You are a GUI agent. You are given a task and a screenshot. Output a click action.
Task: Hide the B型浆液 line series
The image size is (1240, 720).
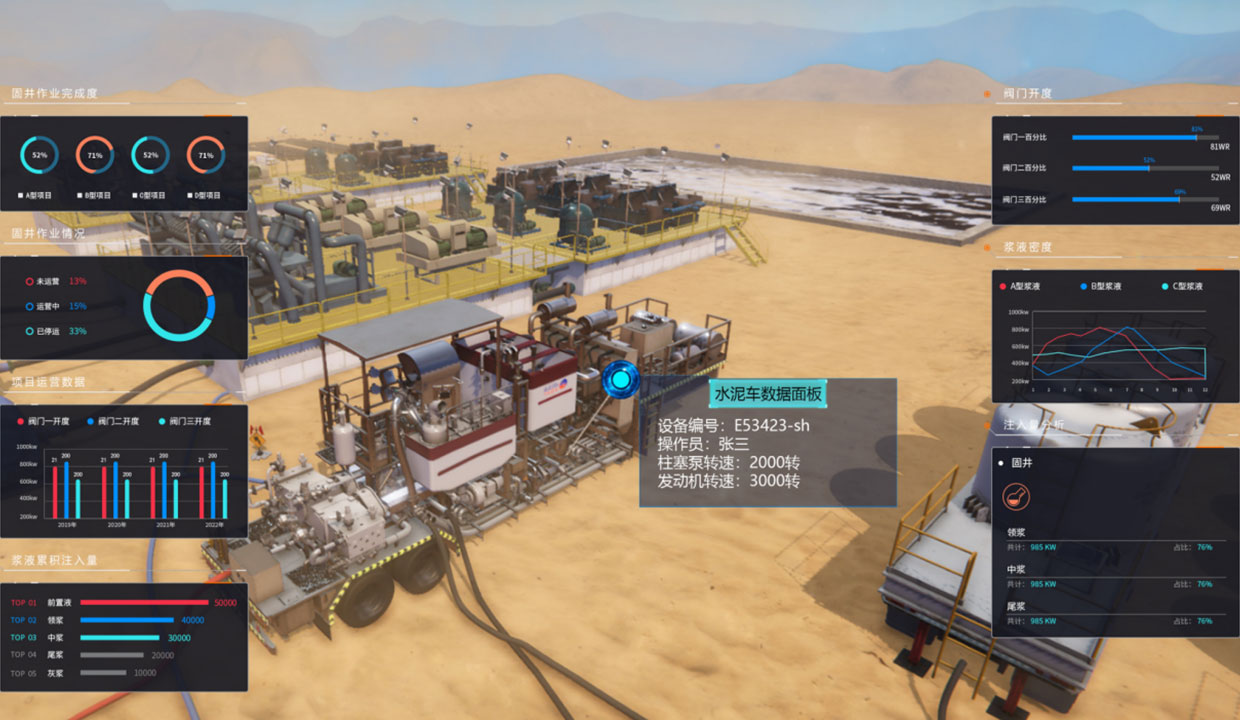(x=1102, y=286)
